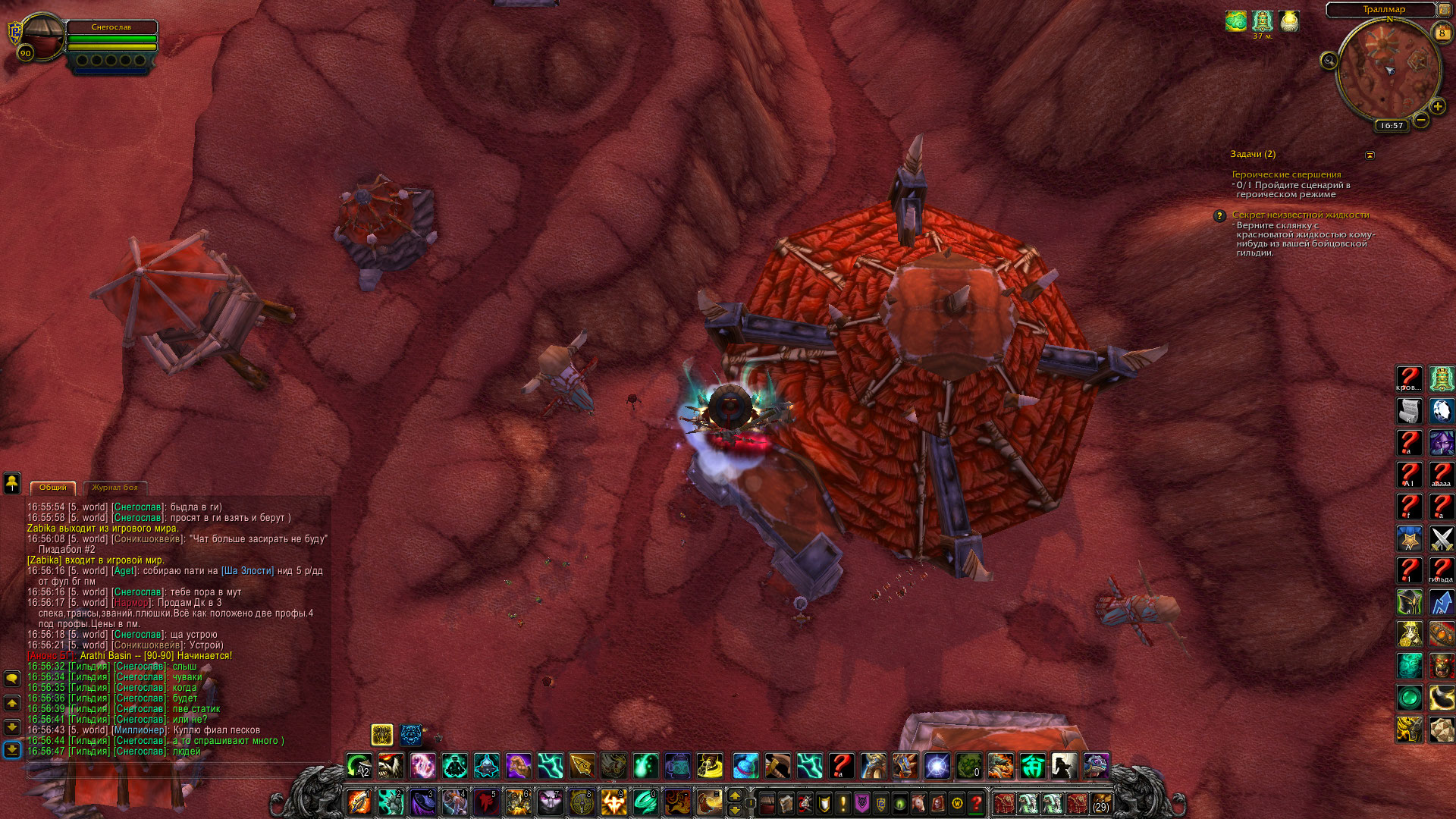The width and height of the screenshot is (1456, 819).
Task: Use the crossed swords icon in side bar
Action: click(1441, 538)
